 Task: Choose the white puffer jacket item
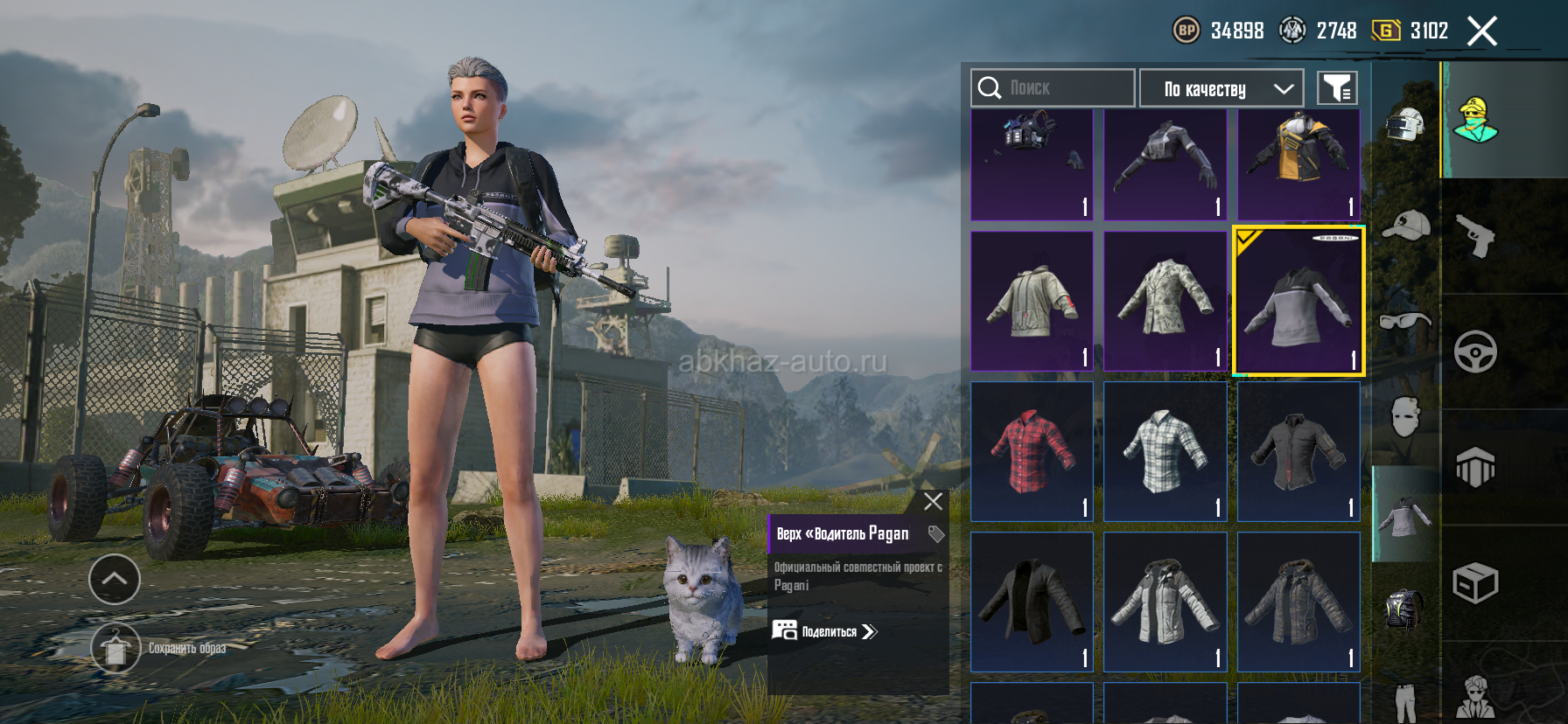pyautogui.click(x=1165, y=602)
